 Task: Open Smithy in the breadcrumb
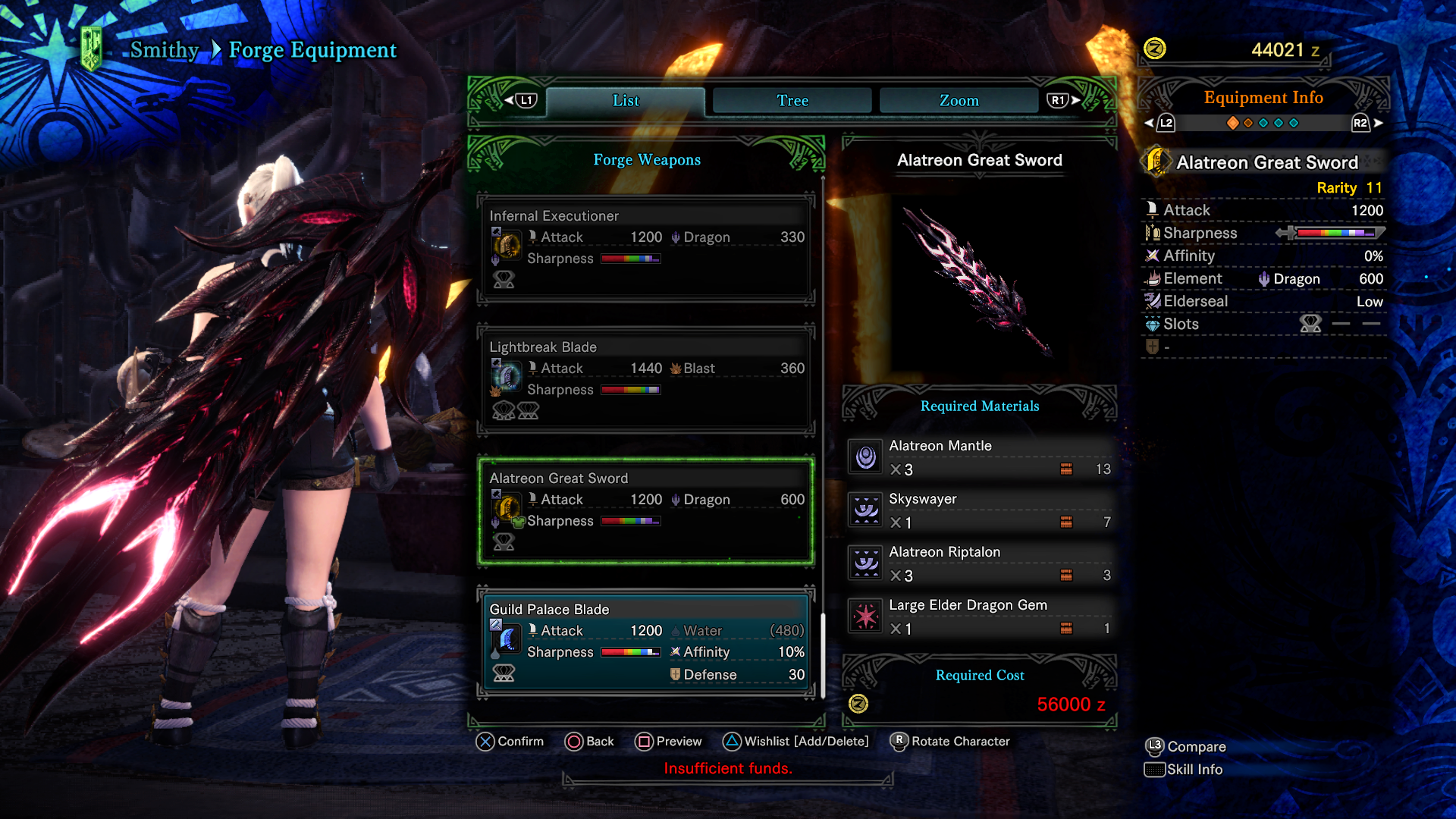click(x=164, y=50)
